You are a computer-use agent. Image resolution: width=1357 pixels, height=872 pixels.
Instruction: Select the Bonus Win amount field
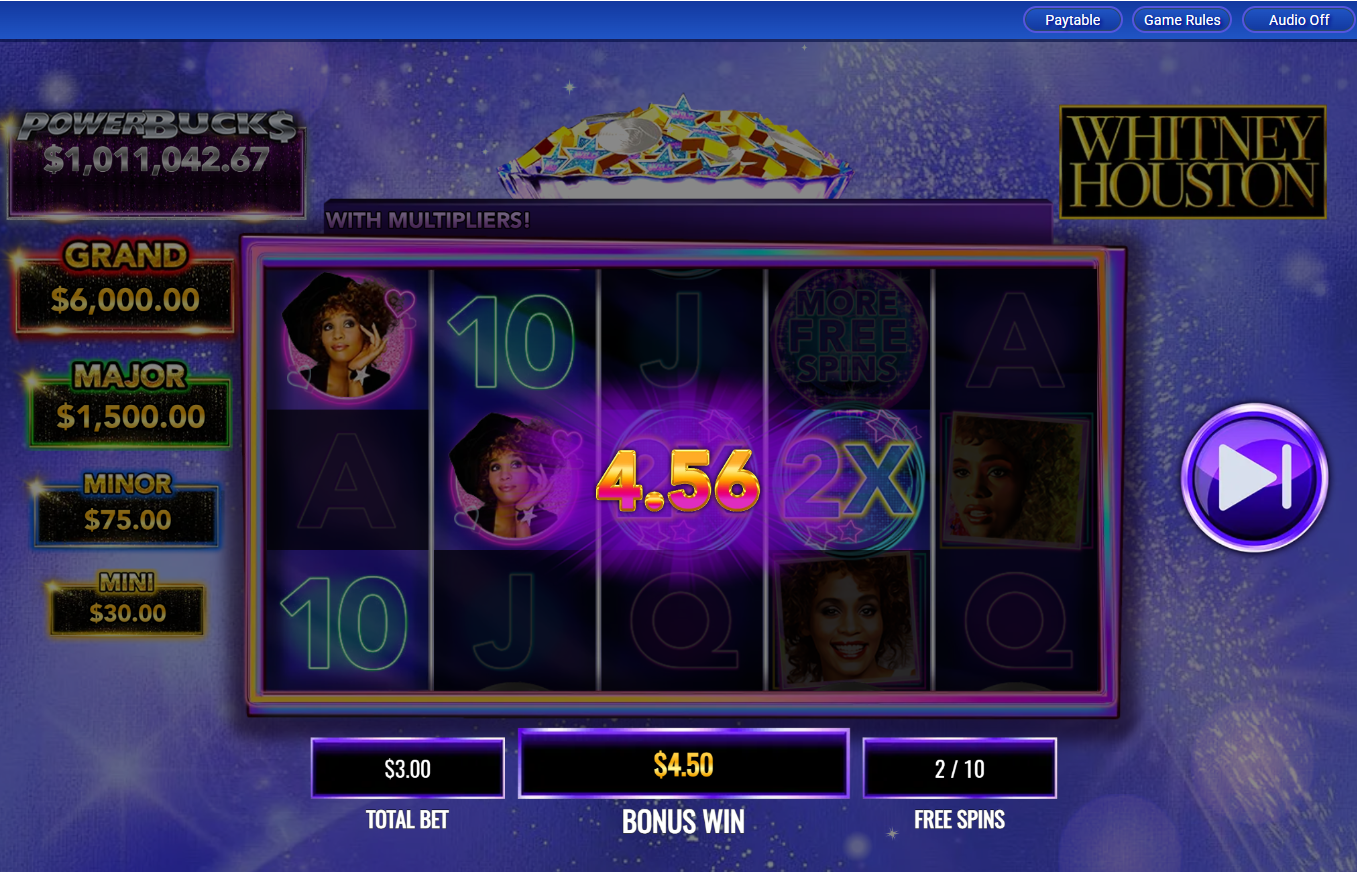click(683, 763)
